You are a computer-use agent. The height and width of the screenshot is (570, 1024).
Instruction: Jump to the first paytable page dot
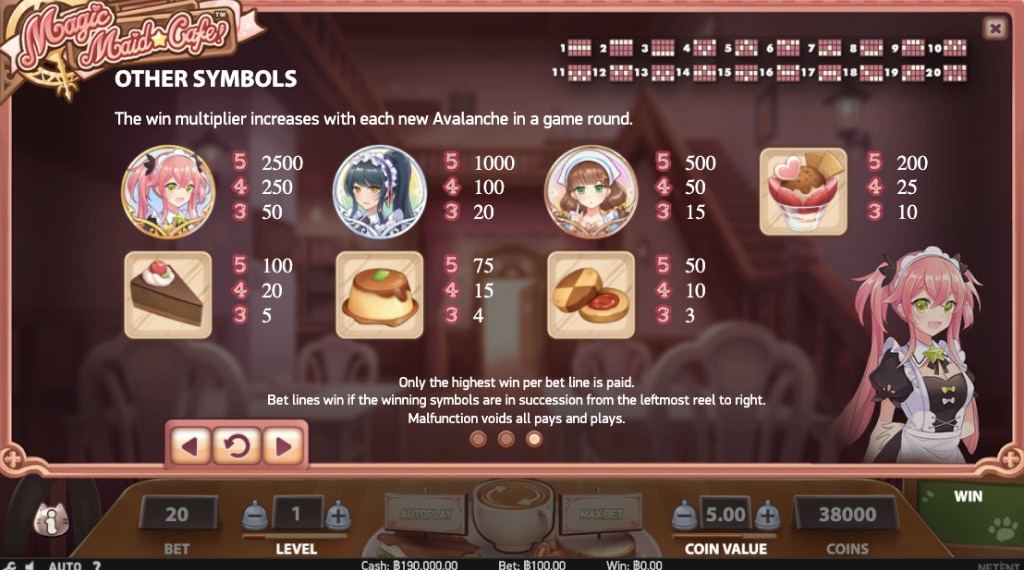478,438
